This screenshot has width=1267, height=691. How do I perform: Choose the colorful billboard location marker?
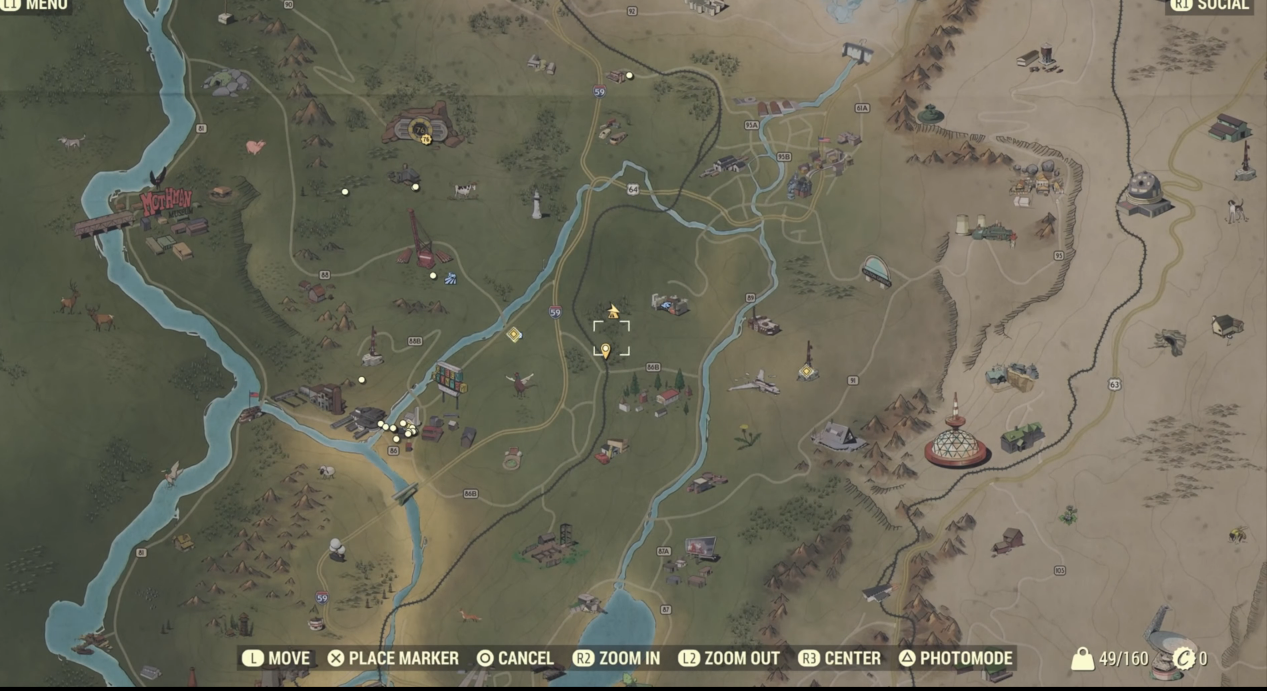point(450,379)
